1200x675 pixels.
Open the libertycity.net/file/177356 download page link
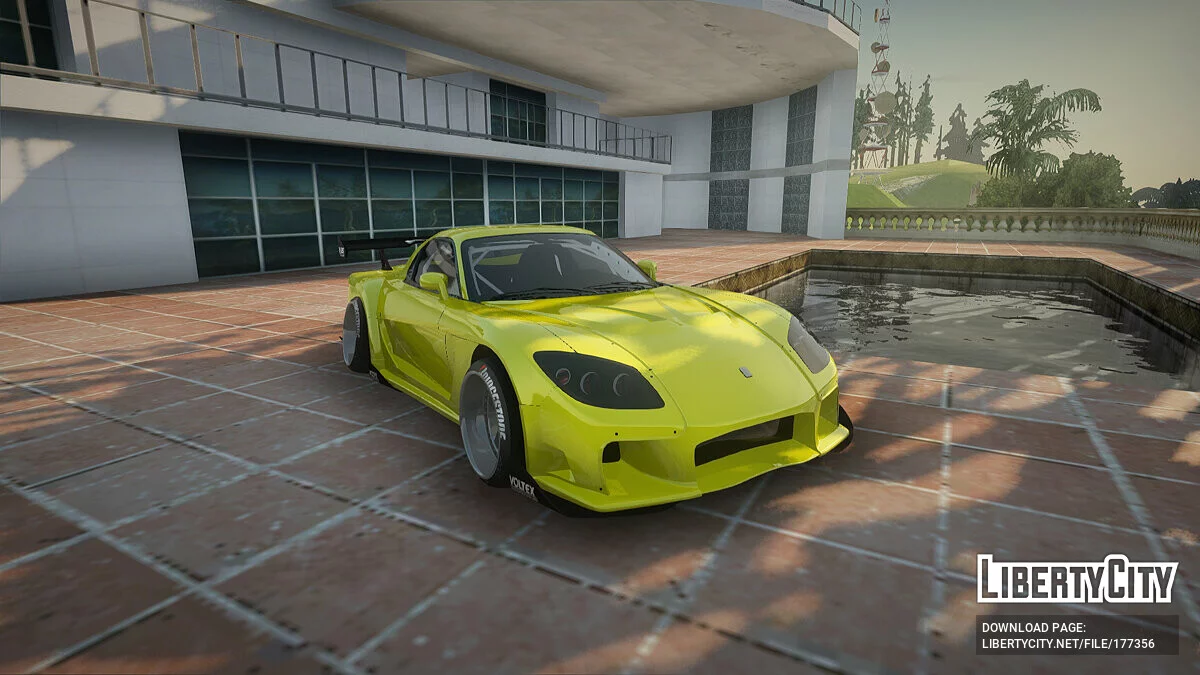pos(1068,643)
